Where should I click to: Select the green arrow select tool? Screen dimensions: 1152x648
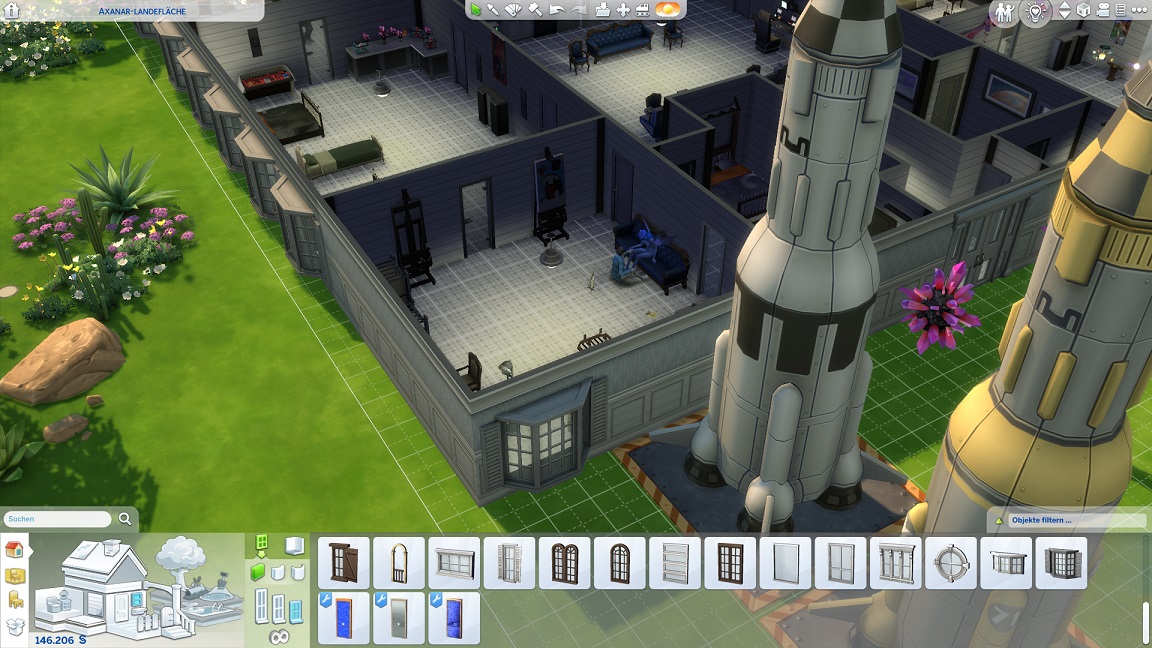click(477, 10)
